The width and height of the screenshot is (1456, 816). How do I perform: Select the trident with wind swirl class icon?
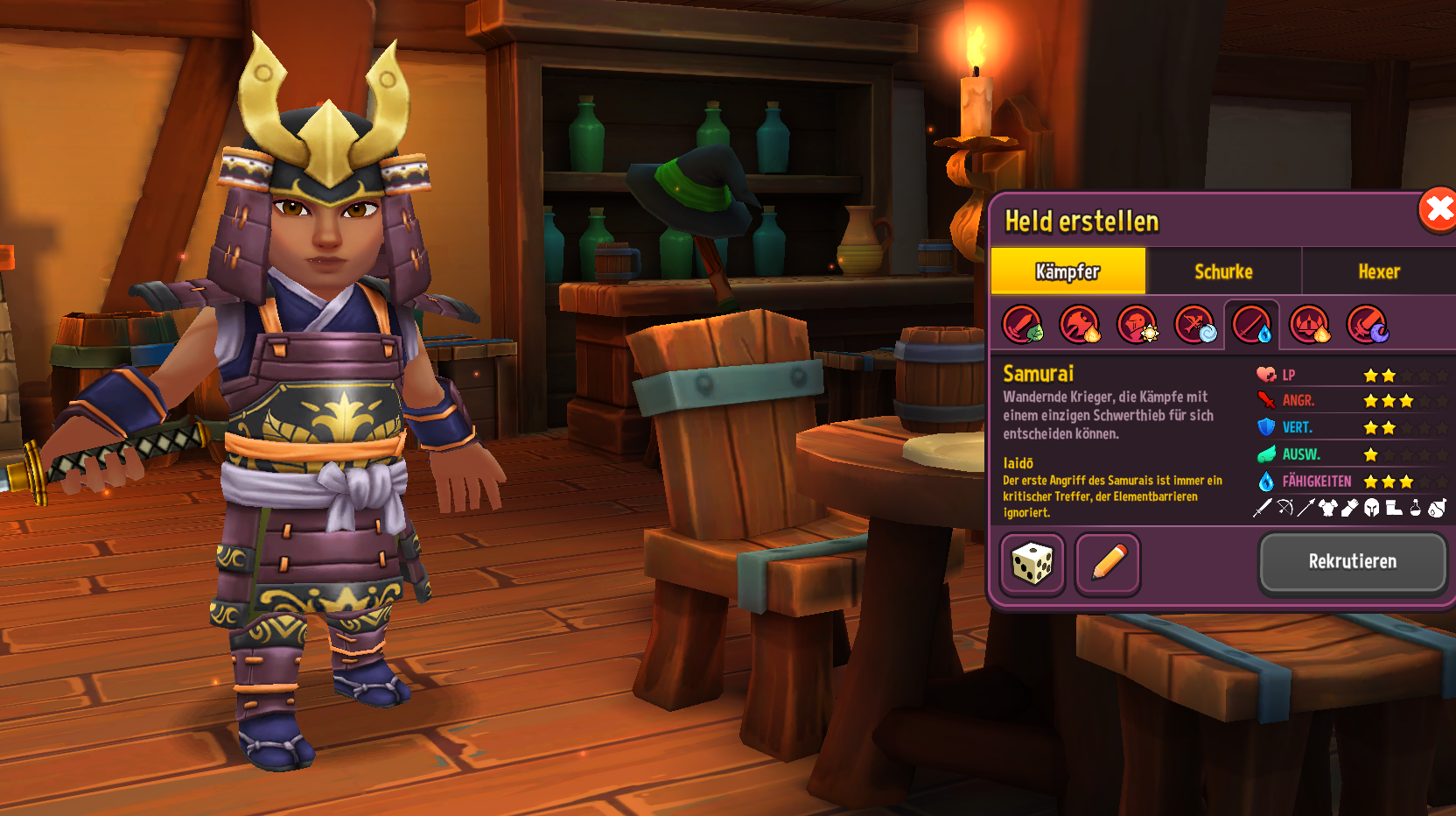tap(1195, 325)
